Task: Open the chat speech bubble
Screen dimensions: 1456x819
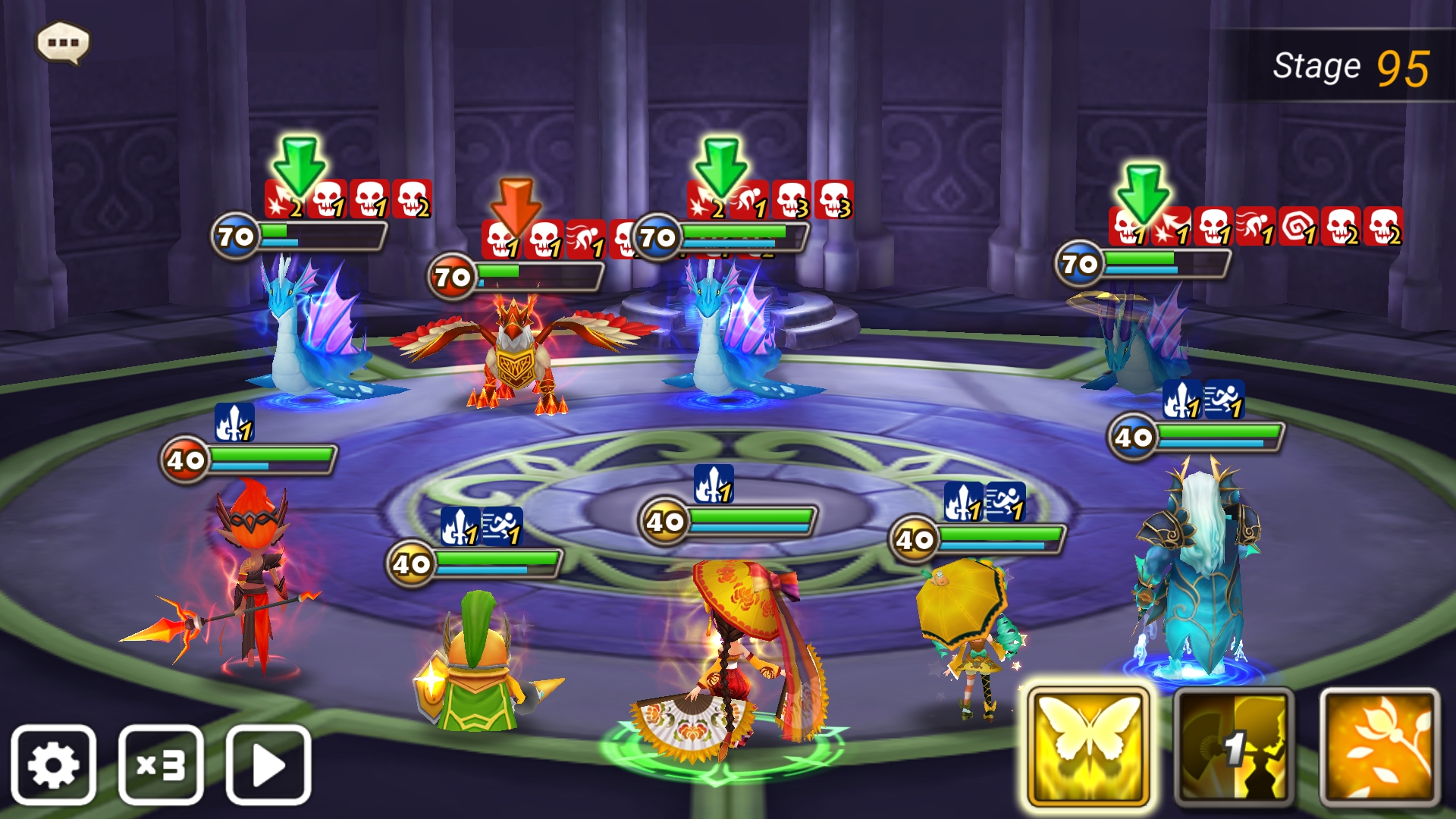Action: (x=64, y=42)
